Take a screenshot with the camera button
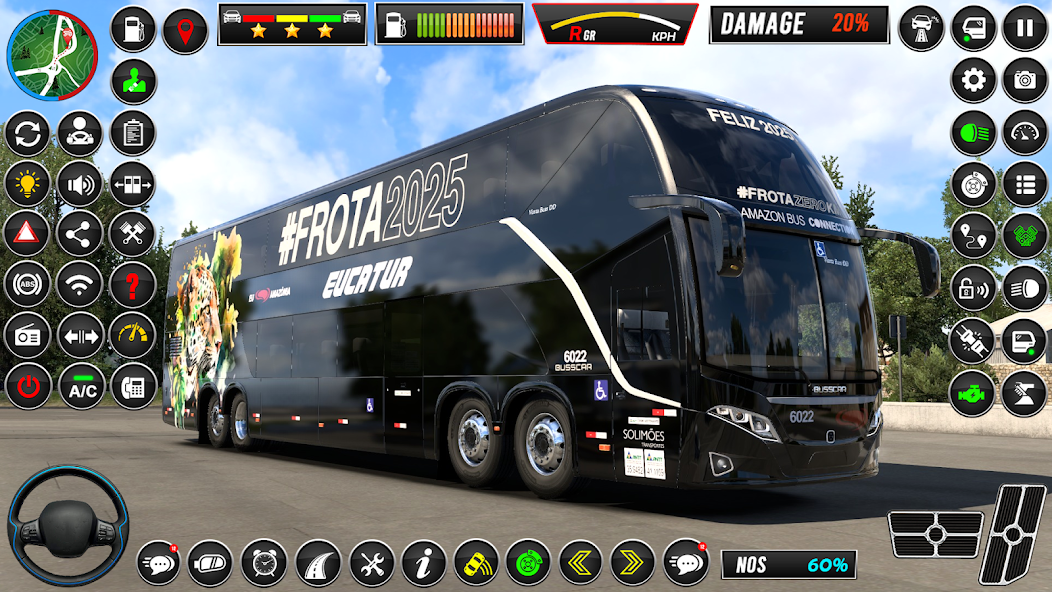 point(1025,80)
